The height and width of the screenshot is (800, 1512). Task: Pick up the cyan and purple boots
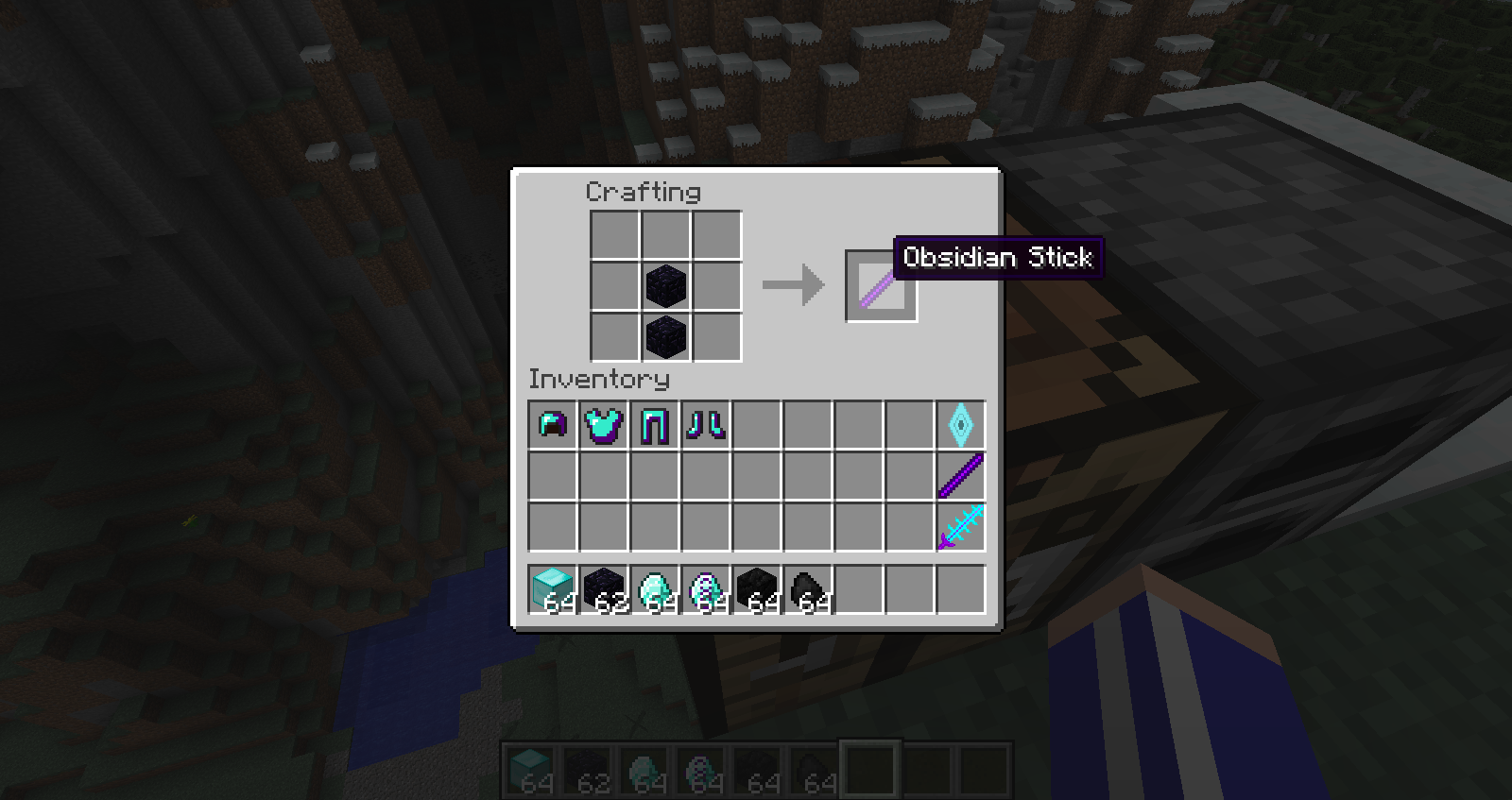pyautogui.click(x=706, y=425)
